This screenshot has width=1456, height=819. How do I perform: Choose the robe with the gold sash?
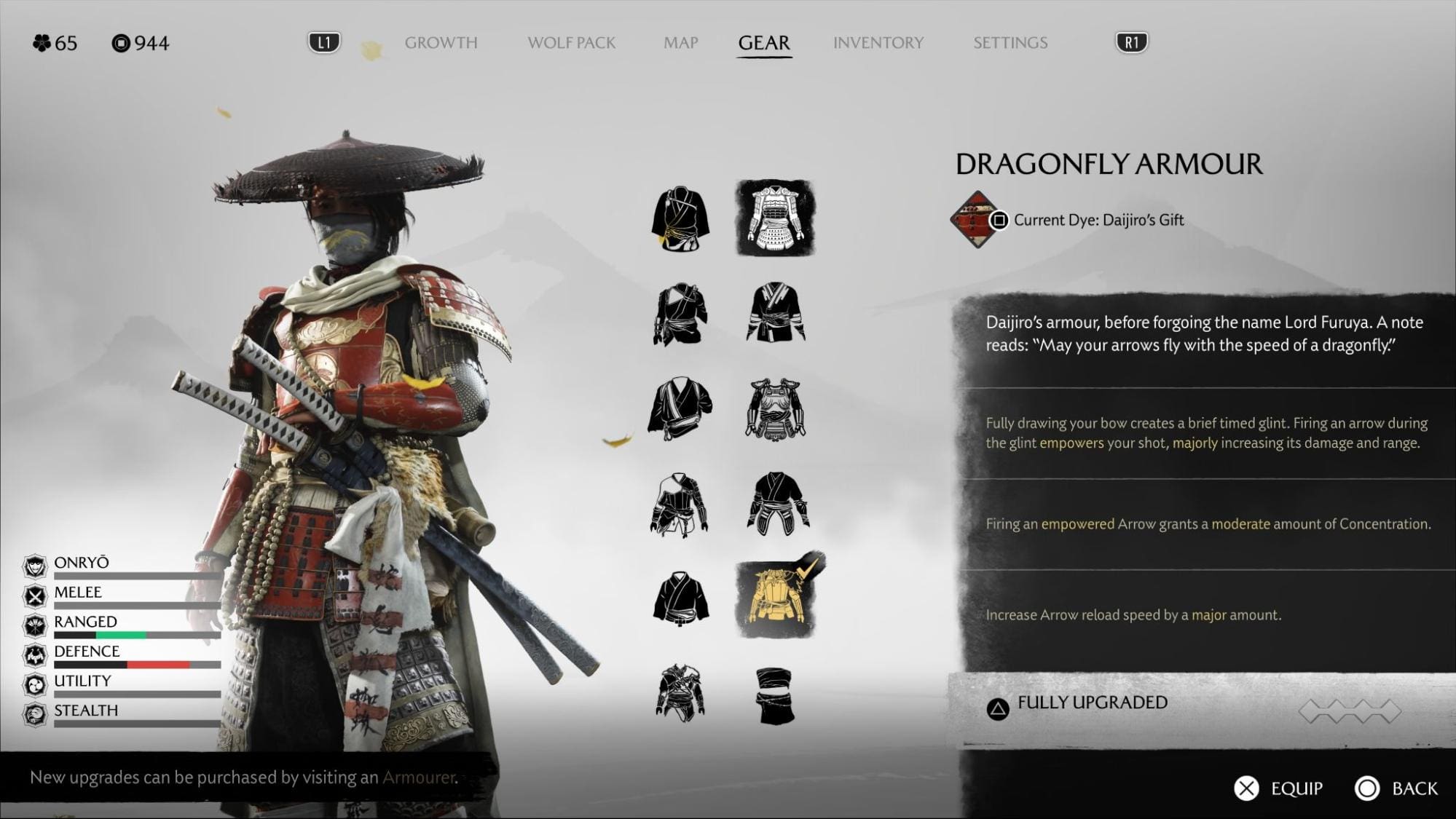click(680, 218)
